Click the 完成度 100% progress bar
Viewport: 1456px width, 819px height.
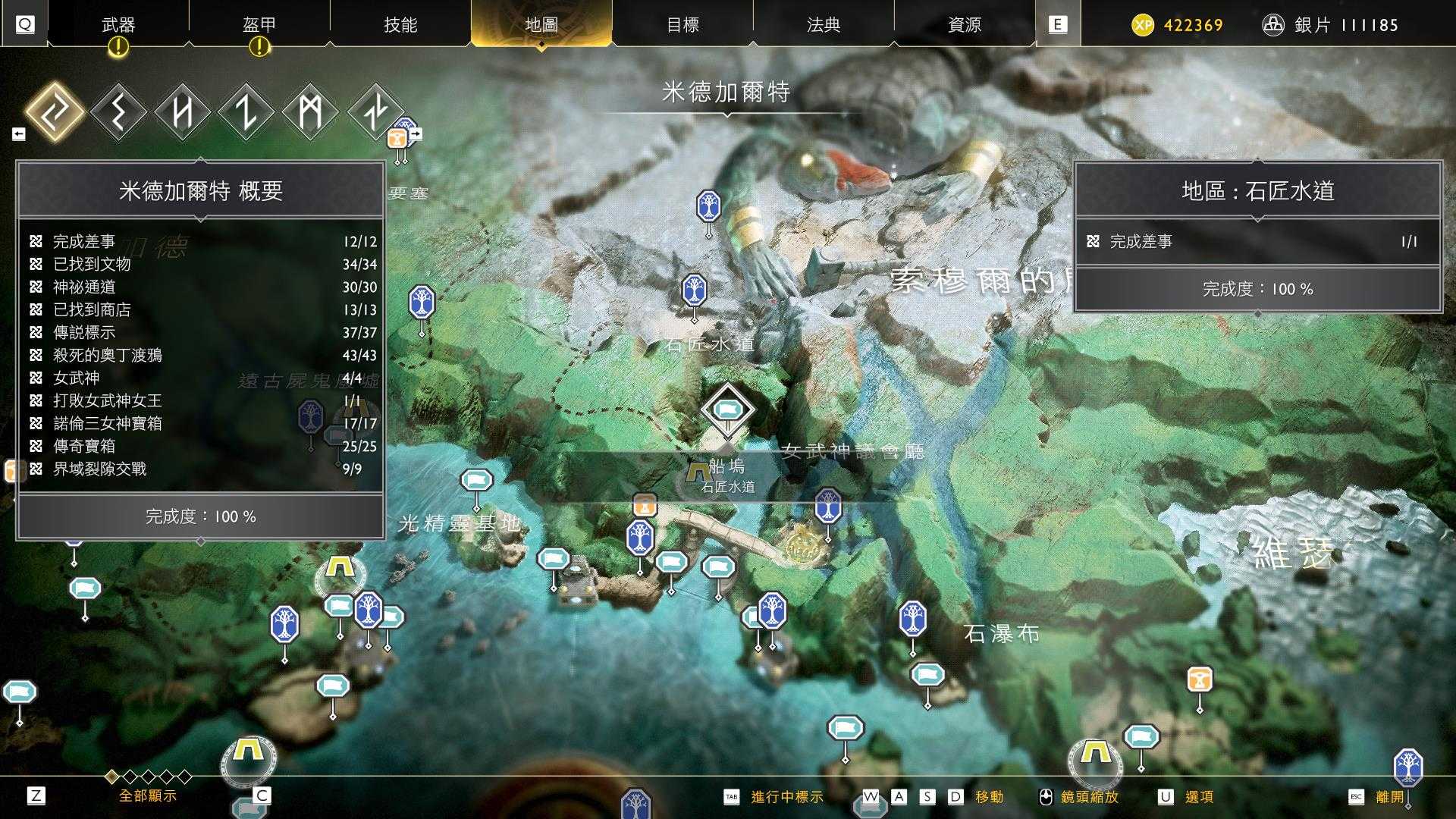click(x=202, y=516)
